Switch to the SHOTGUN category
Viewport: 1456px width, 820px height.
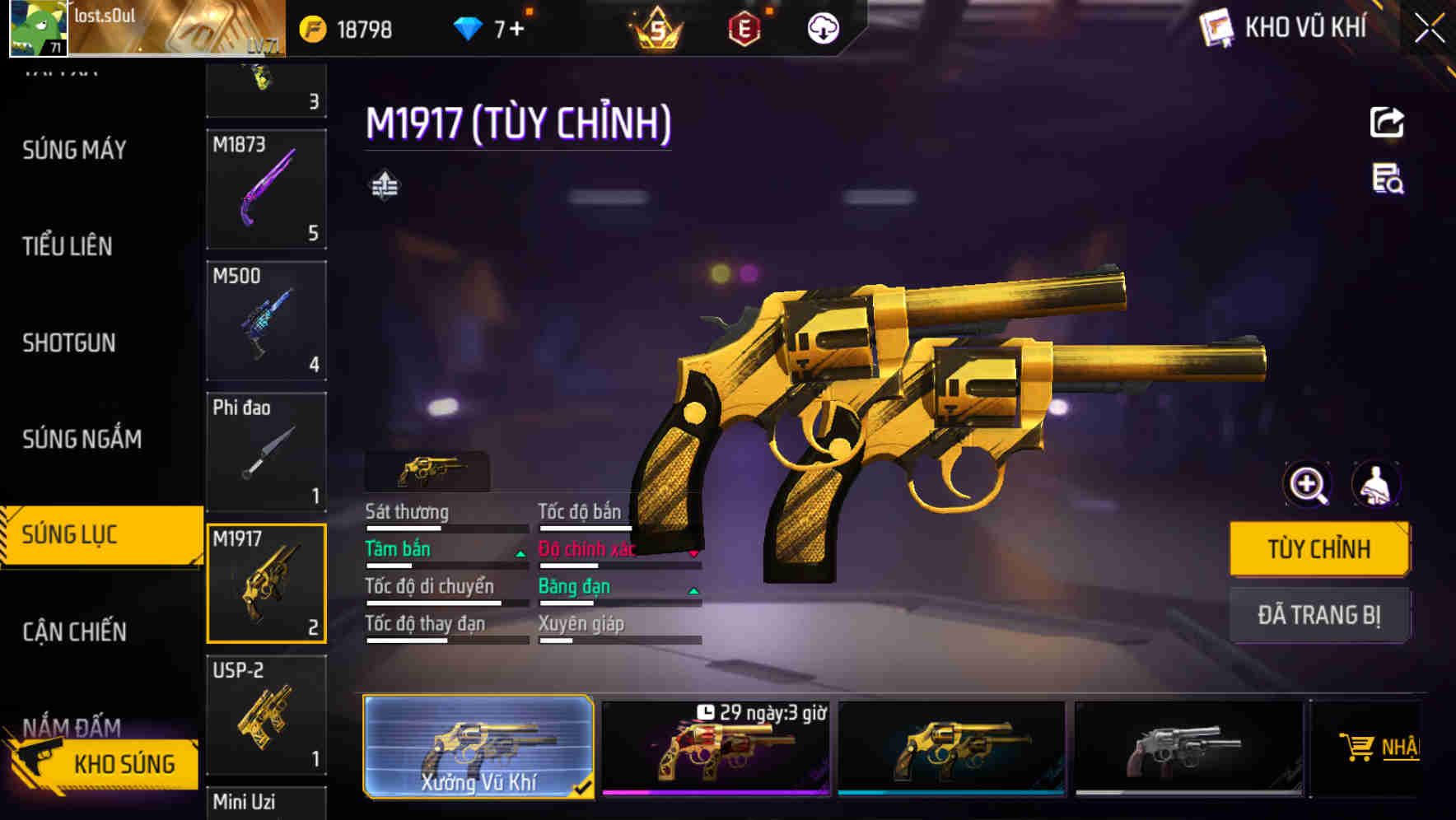point(70,342)
